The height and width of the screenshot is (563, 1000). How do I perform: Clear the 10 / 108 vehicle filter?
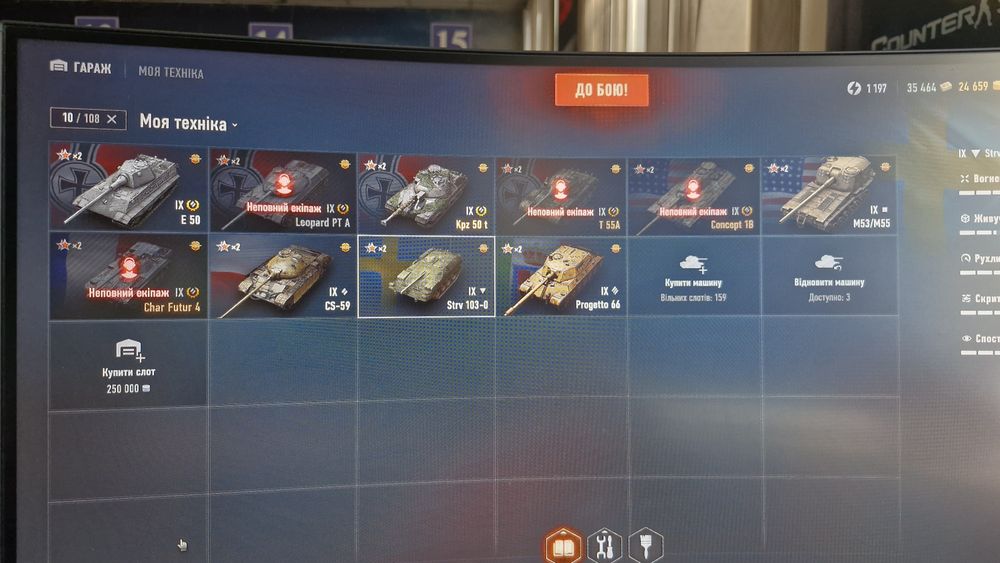pyautogui.click(x=111, y=119)
